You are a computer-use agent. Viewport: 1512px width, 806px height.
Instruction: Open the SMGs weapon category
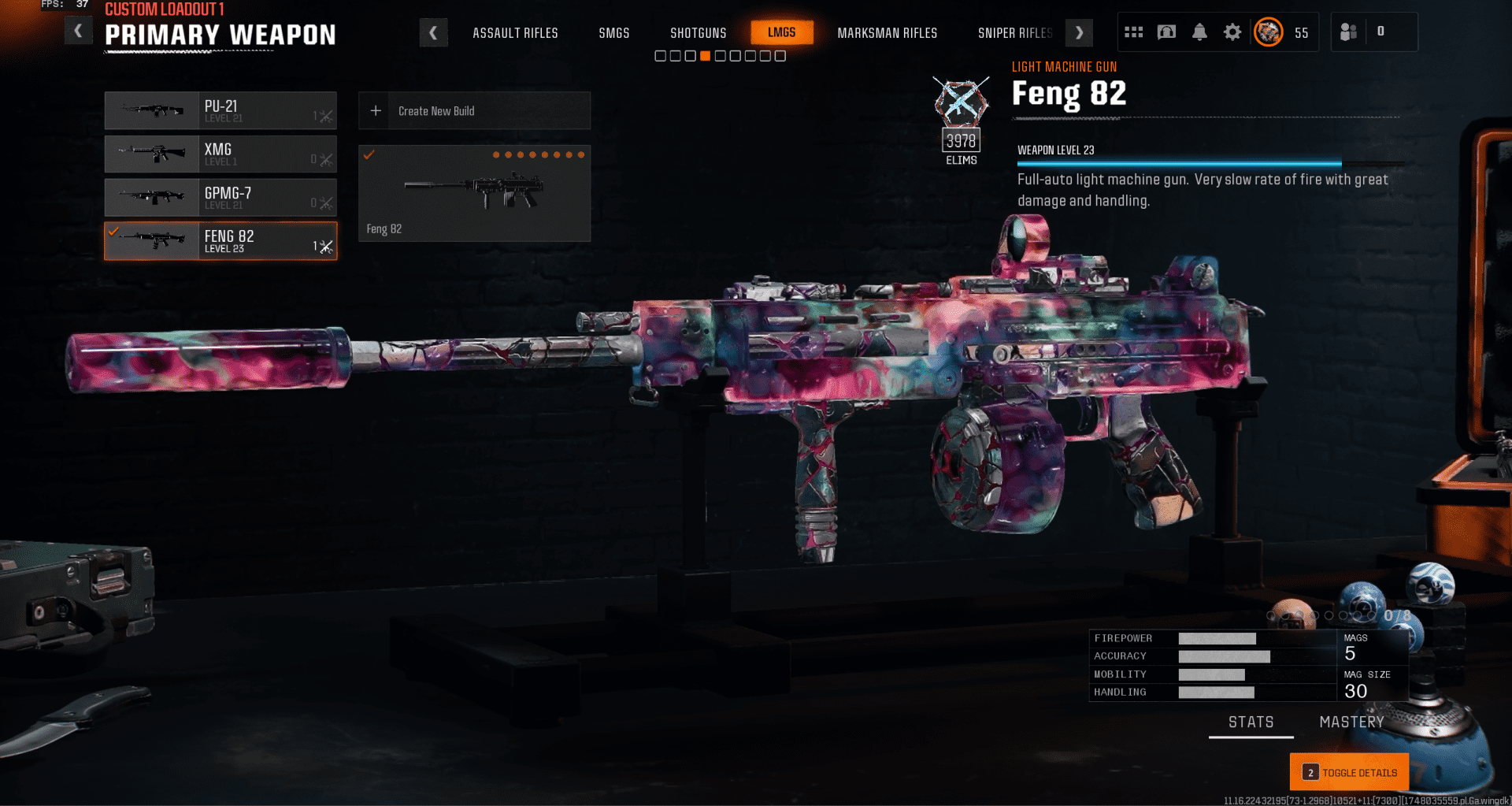tap(613, 33)
